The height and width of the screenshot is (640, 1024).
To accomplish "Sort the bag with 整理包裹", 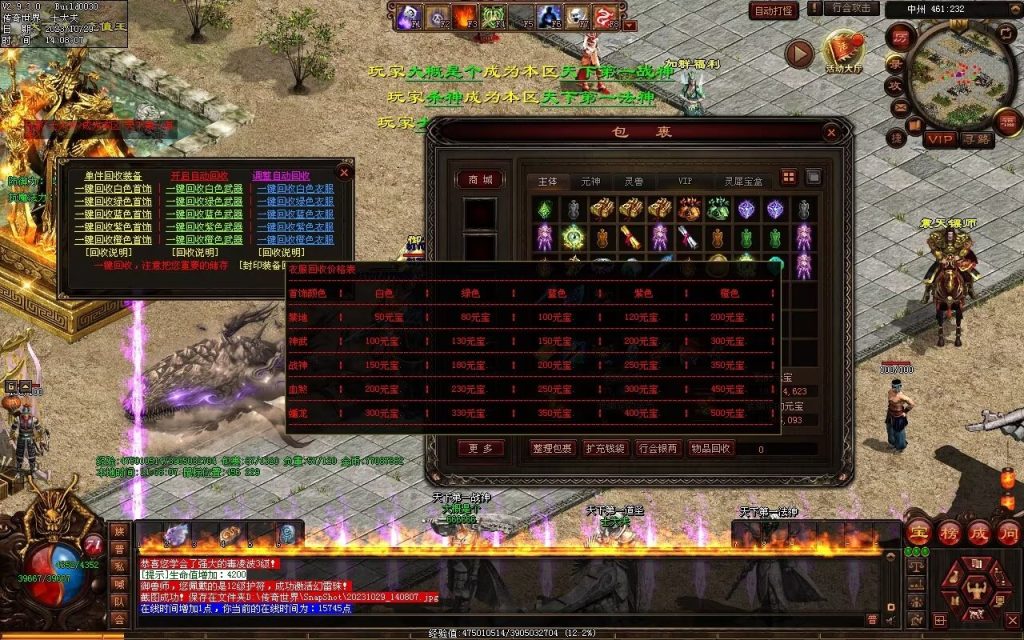I will (553, 449).
